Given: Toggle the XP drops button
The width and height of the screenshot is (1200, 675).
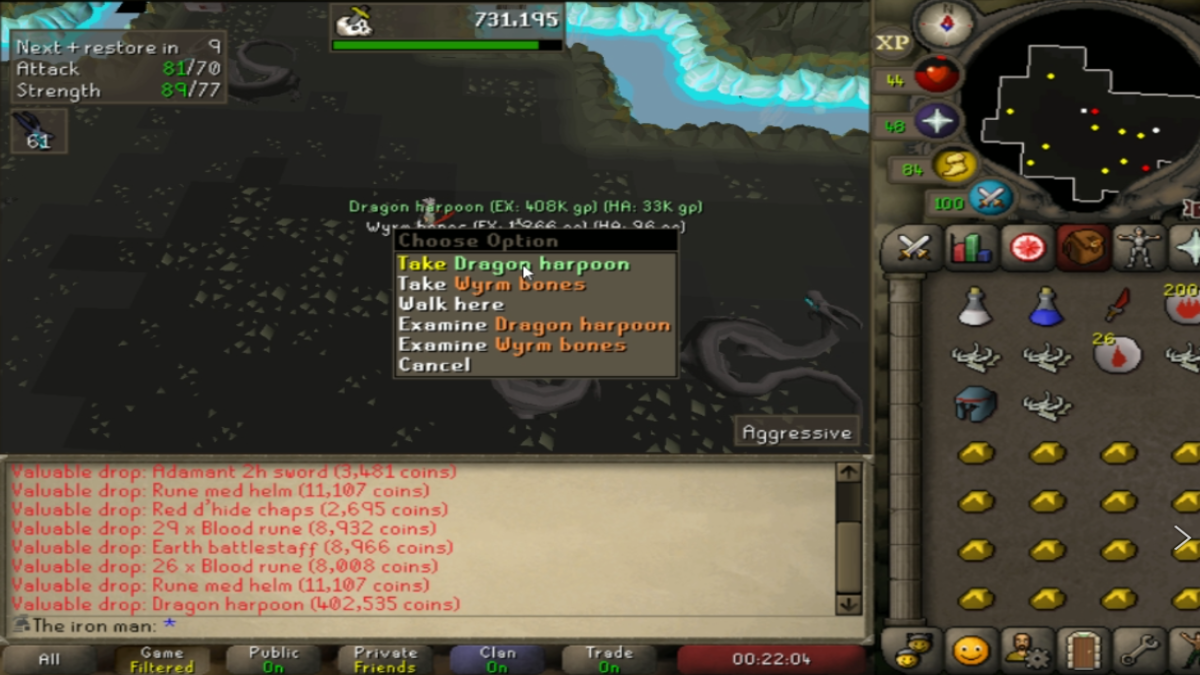Looking at the screenshot, I should click(892, 43).
